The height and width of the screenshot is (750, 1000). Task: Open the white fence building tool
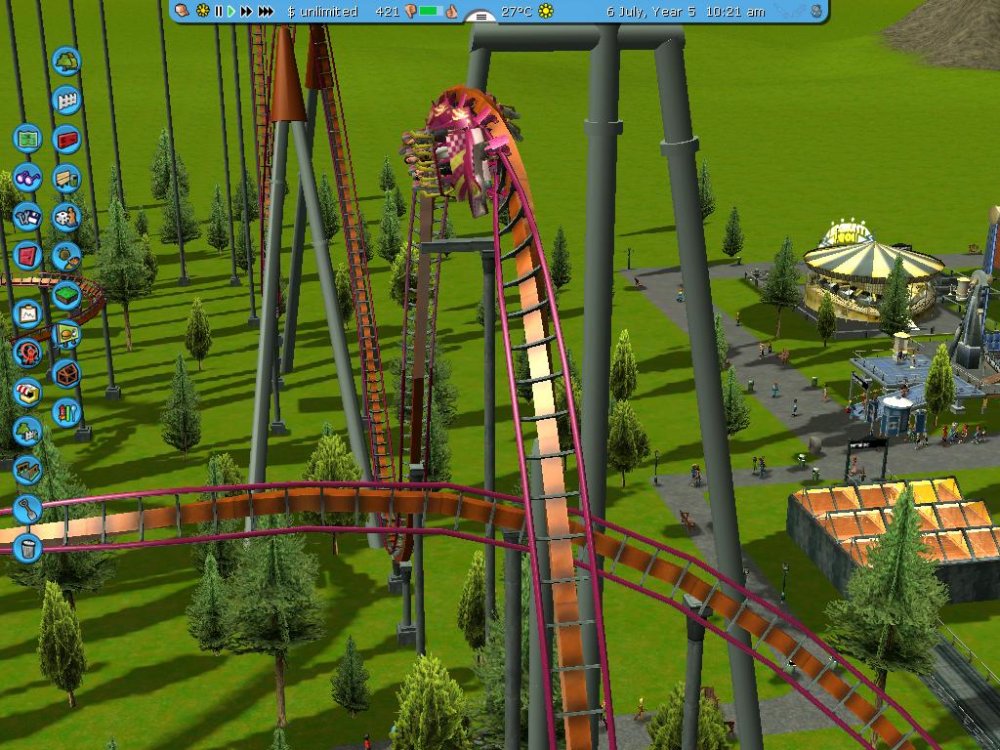pos(66,100)
